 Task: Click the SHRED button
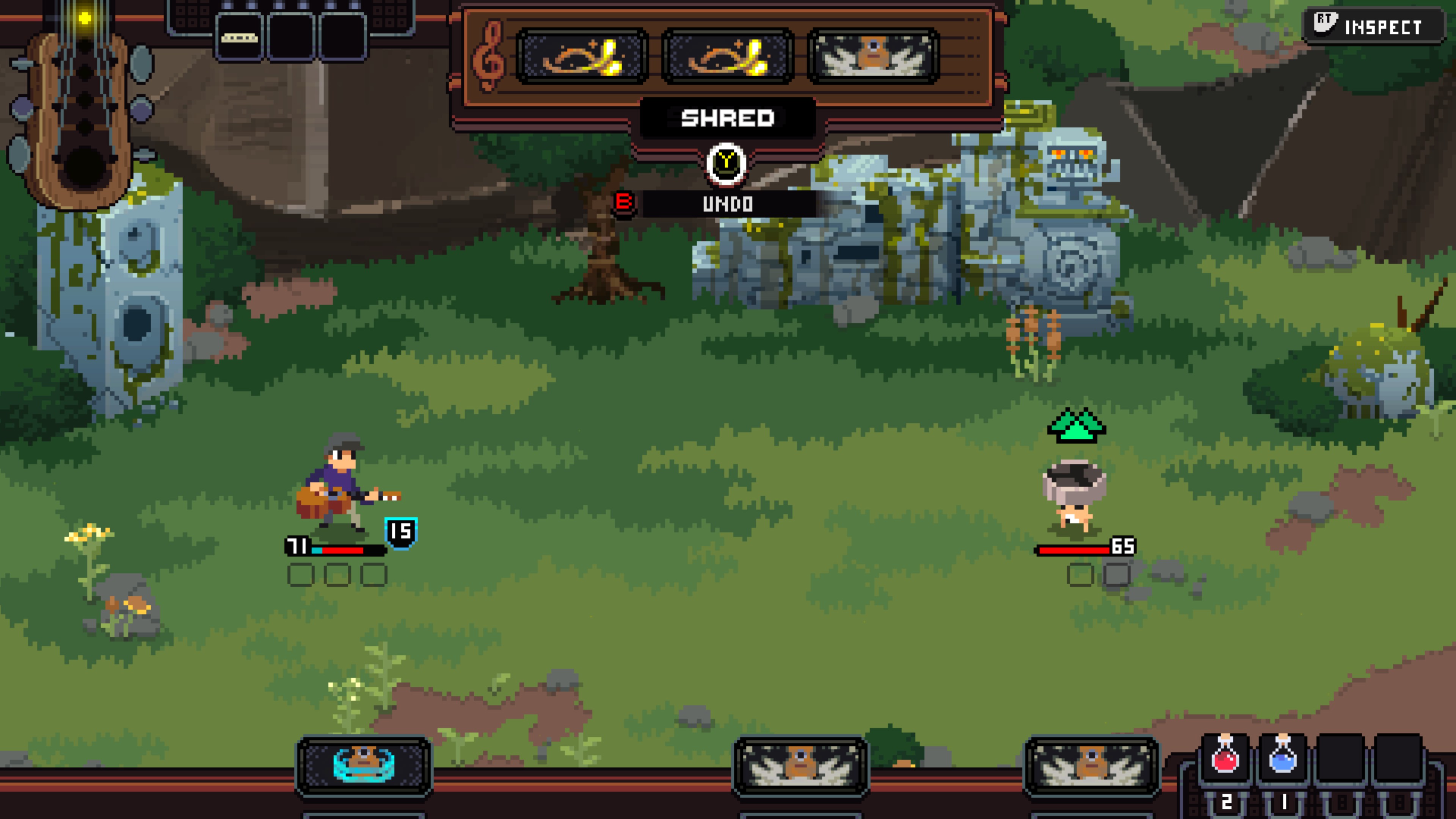(728, 118)
